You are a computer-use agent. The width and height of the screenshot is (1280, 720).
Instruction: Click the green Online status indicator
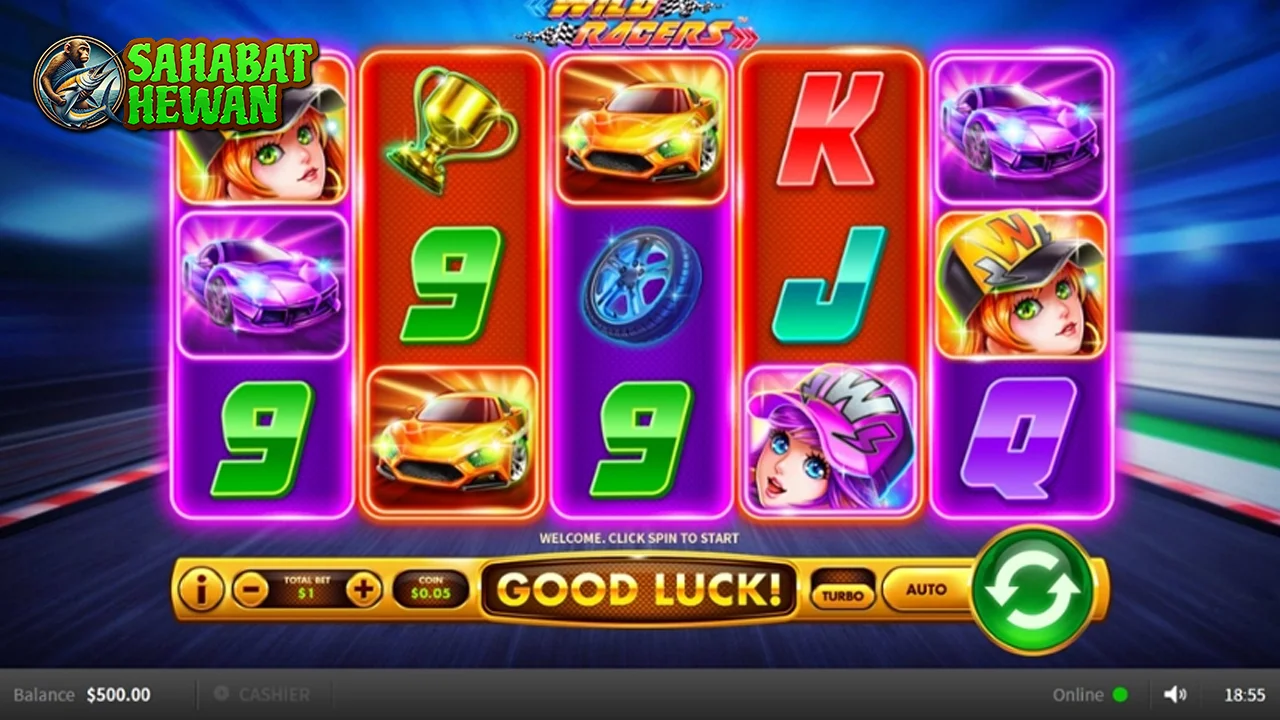click(x=1119, y=694)
